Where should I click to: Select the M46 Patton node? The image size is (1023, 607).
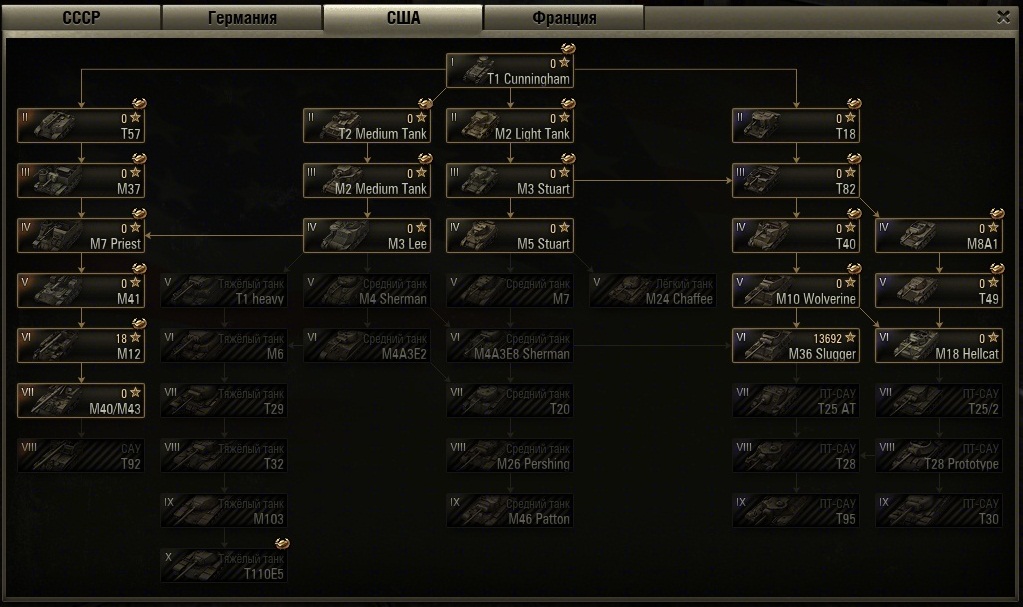coord(510,511)
